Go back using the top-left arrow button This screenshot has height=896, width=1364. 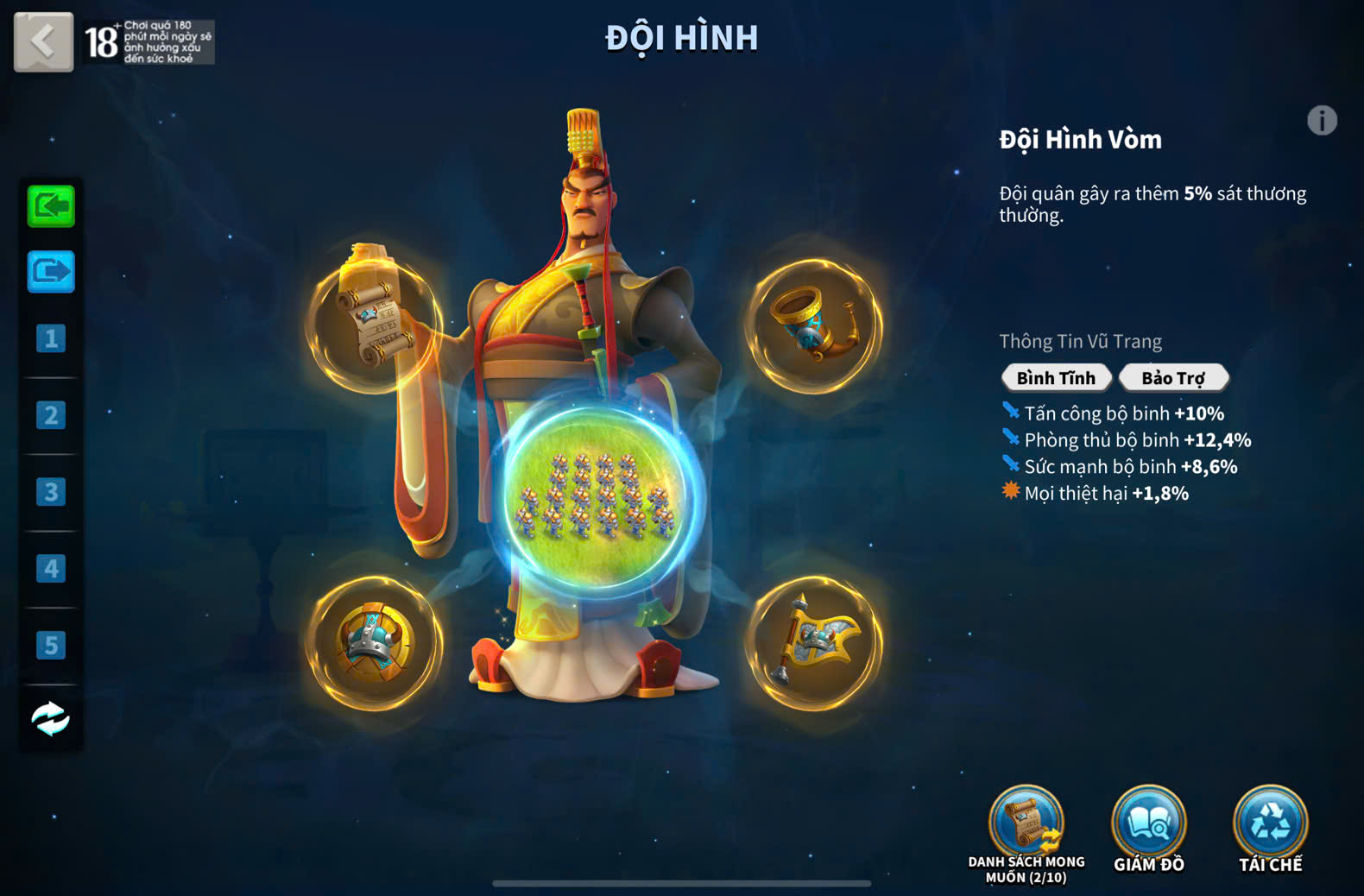point(43,41)
